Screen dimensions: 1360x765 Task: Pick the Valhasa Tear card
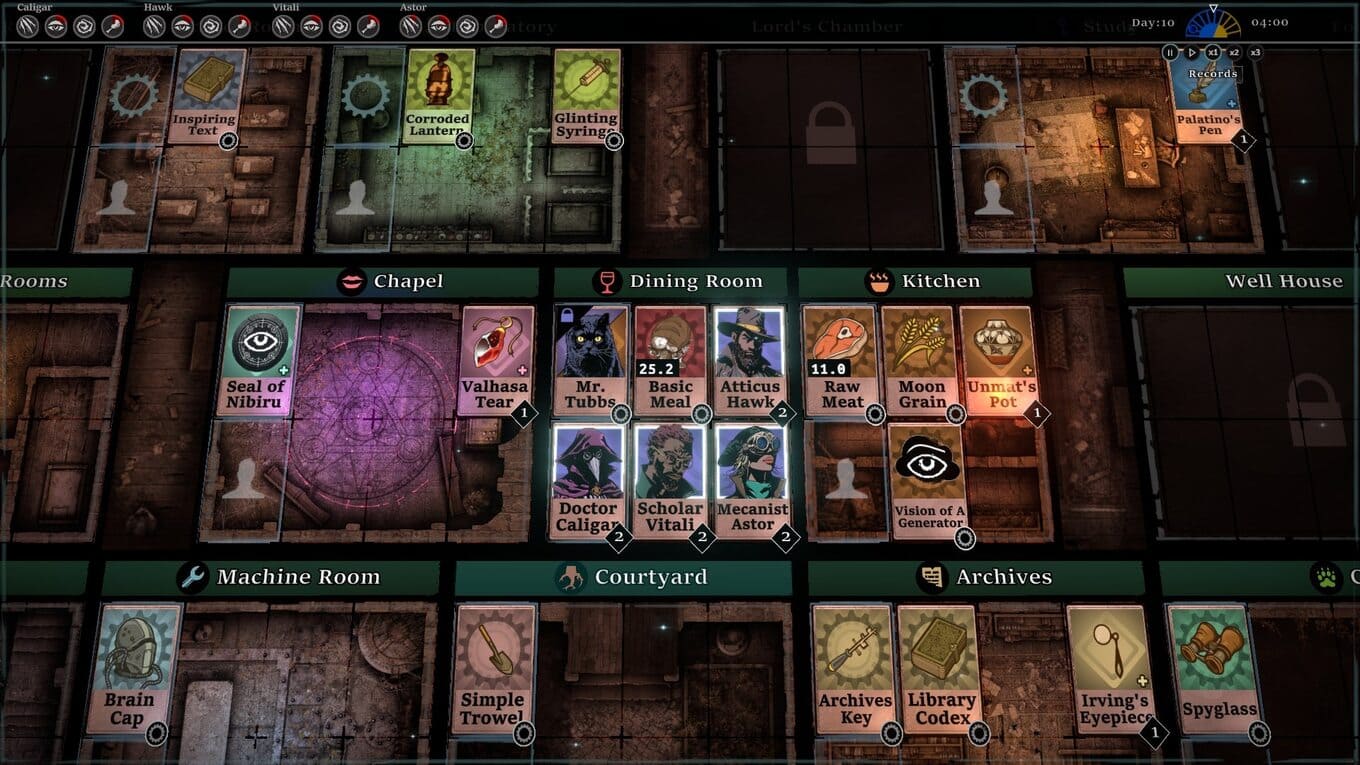(494, 360)
